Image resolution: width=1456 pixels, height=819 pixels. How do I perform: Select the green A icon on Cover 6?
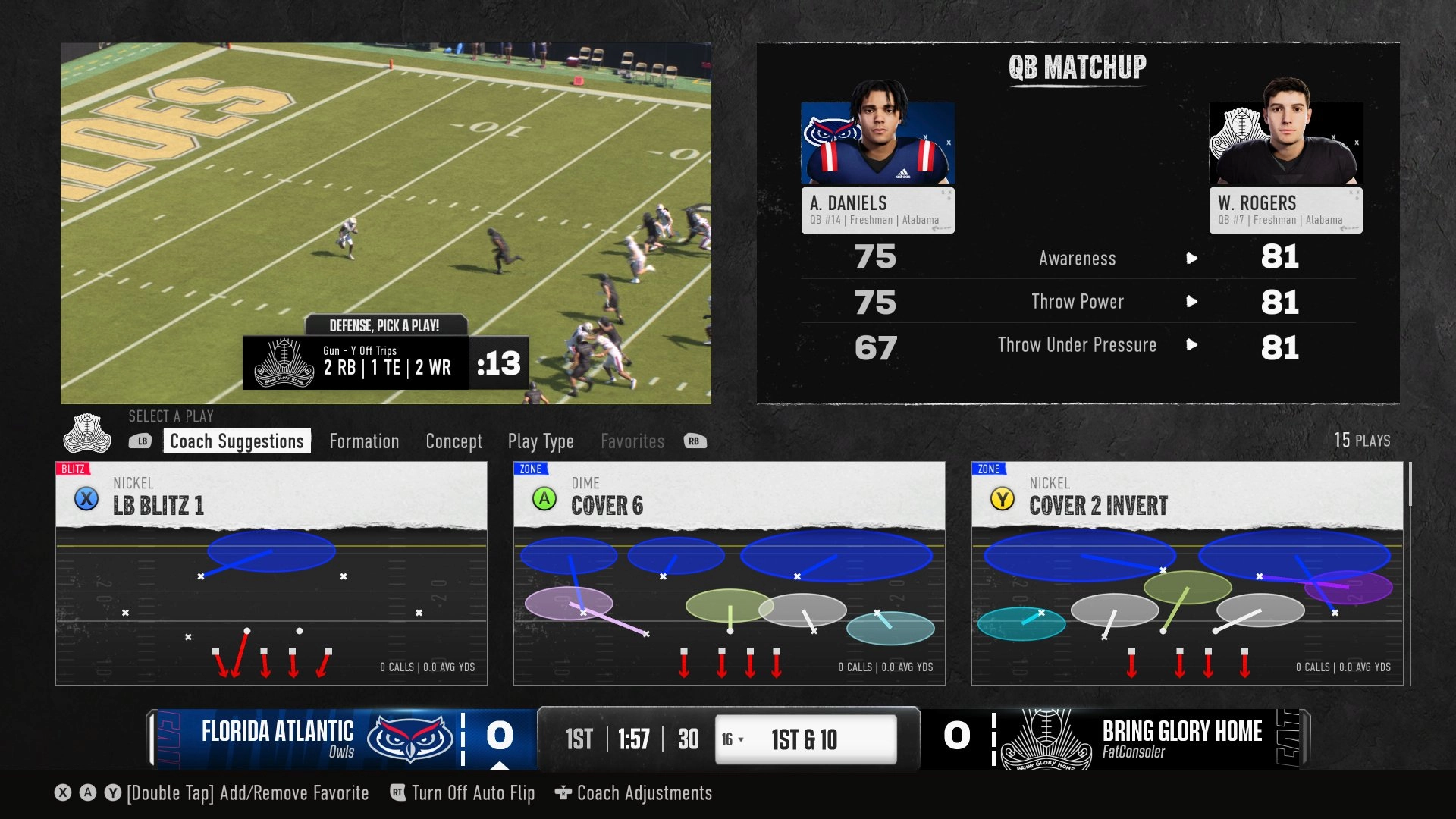[x=544, y=500]
